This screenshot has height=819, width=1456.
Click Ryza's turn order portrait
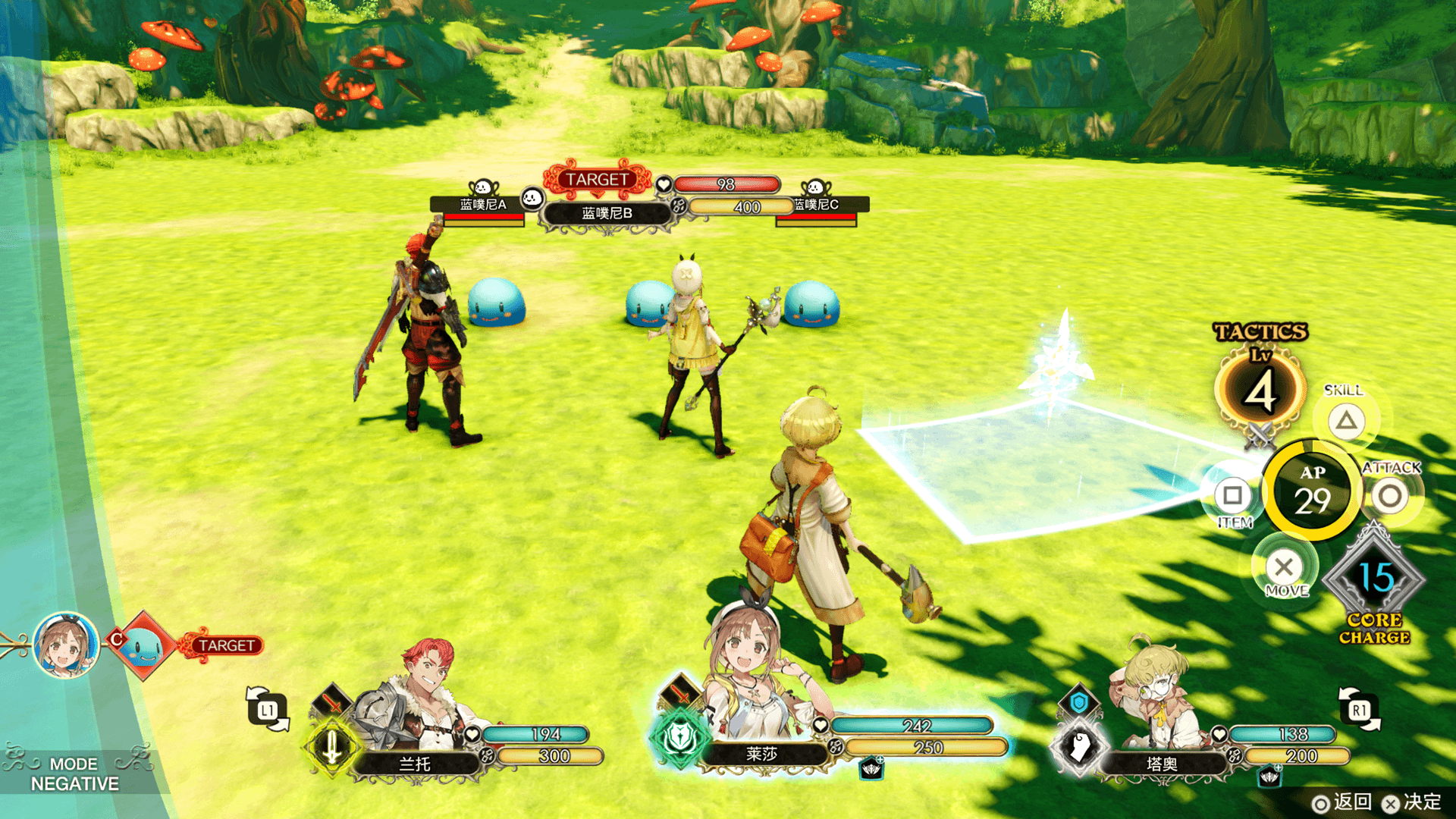(x=66, y=645)
